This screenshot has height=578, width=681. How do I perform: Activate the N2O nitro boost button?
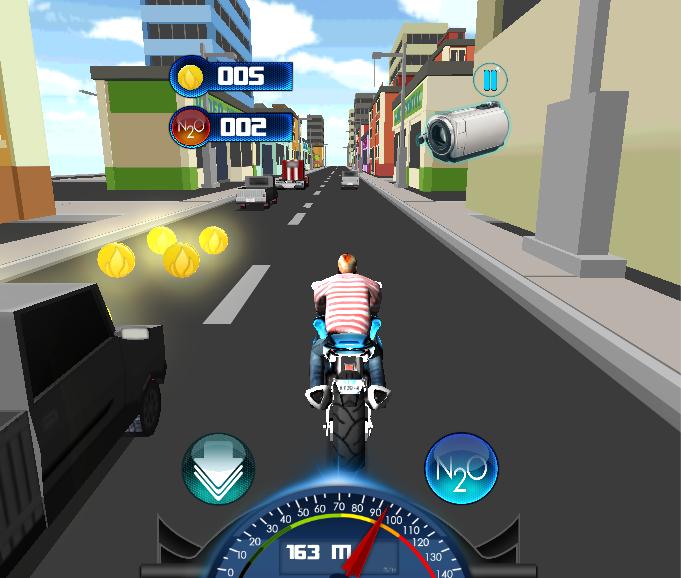[461, 469]
